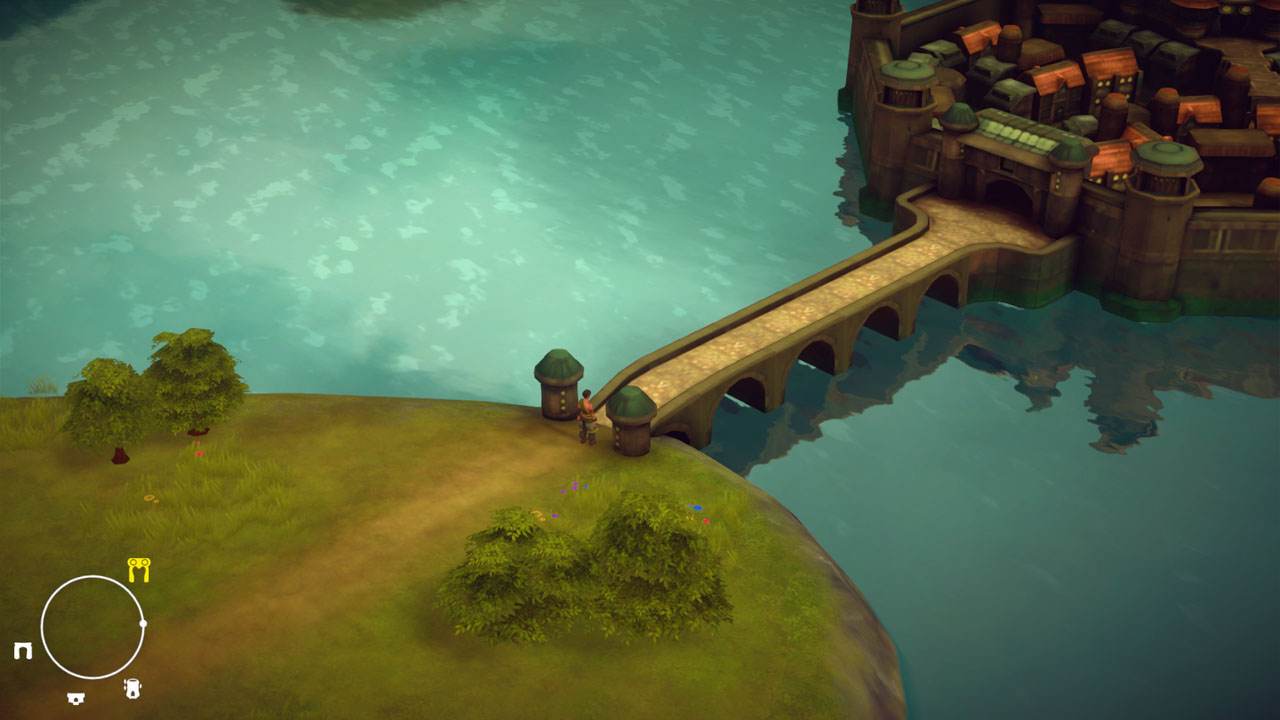Click the gate icon left of the compass circle

(x=22, y=650)
